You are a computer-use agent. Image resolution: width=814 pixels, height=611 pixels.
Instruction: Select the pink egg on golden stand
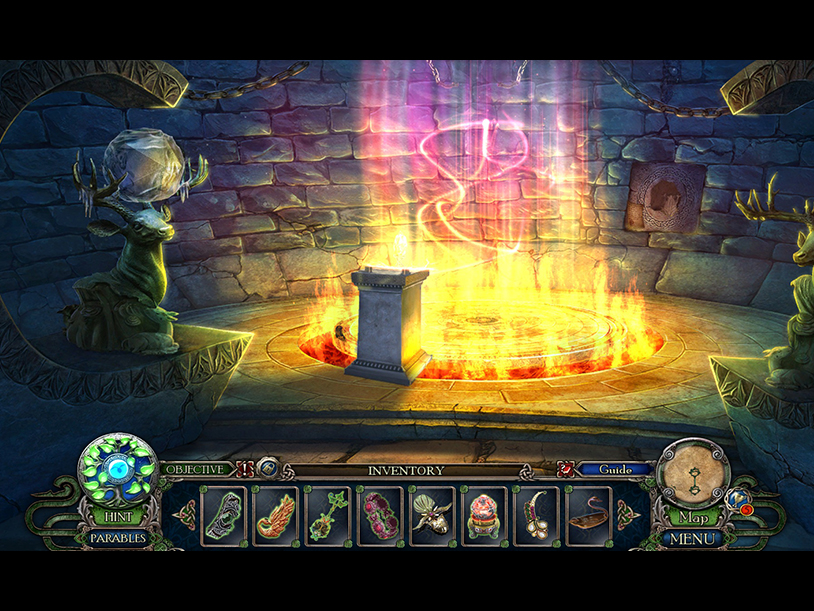(x=484, y=515)
